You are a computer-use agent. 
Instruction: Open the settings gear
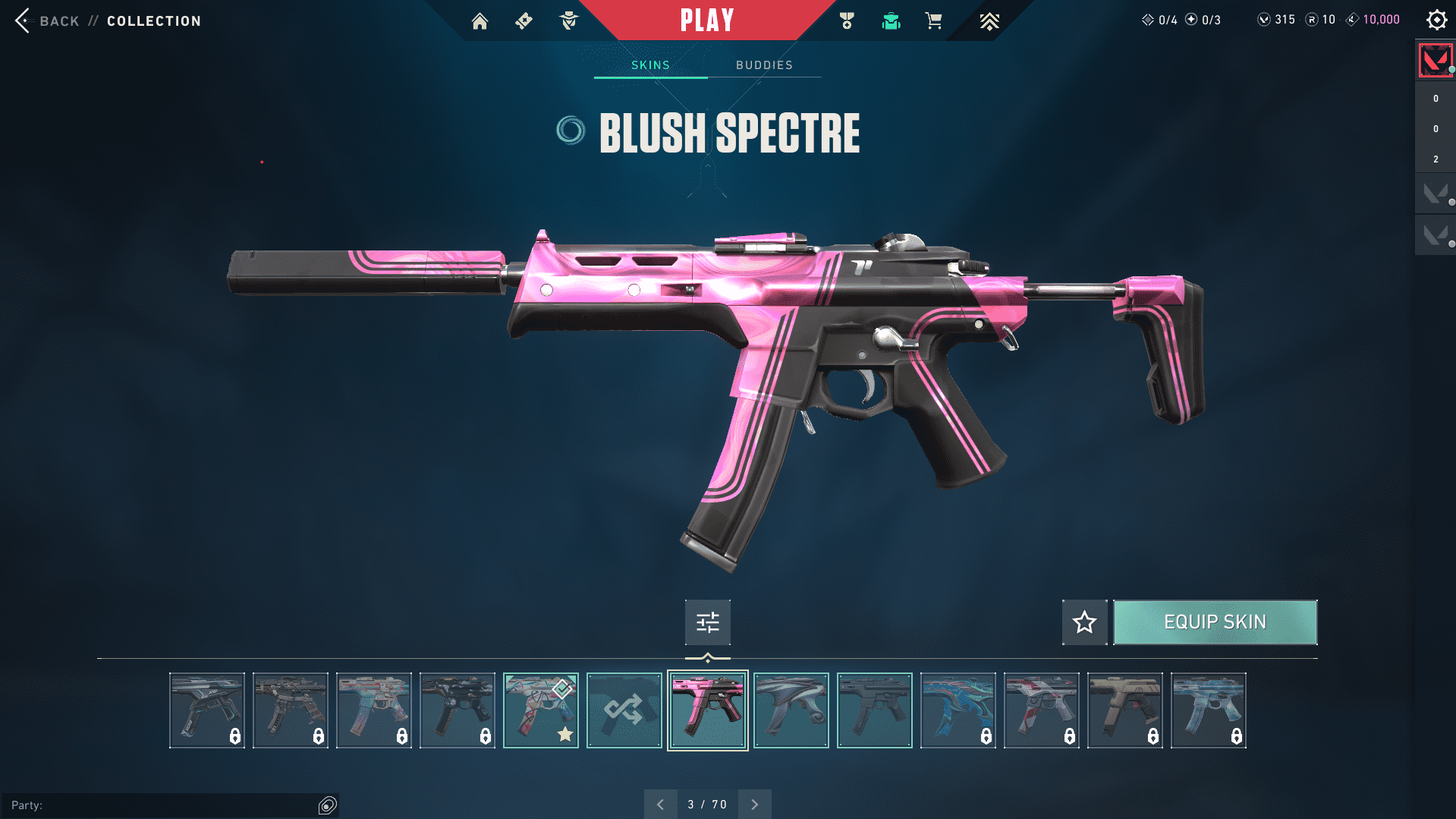[1436, 20]
